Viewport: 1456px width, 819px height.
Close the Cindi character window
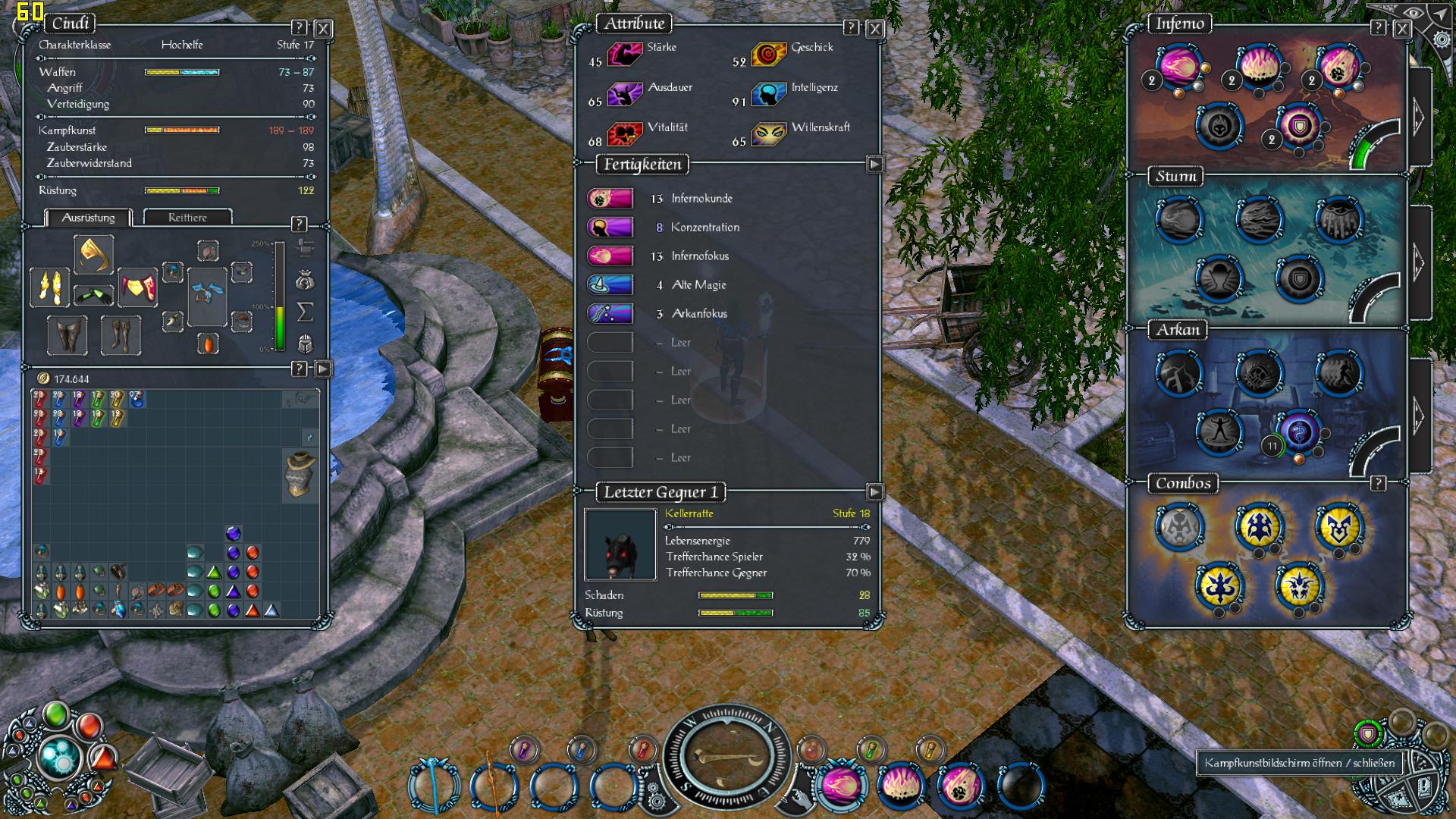pyautogui.click(x=323, y=29)
